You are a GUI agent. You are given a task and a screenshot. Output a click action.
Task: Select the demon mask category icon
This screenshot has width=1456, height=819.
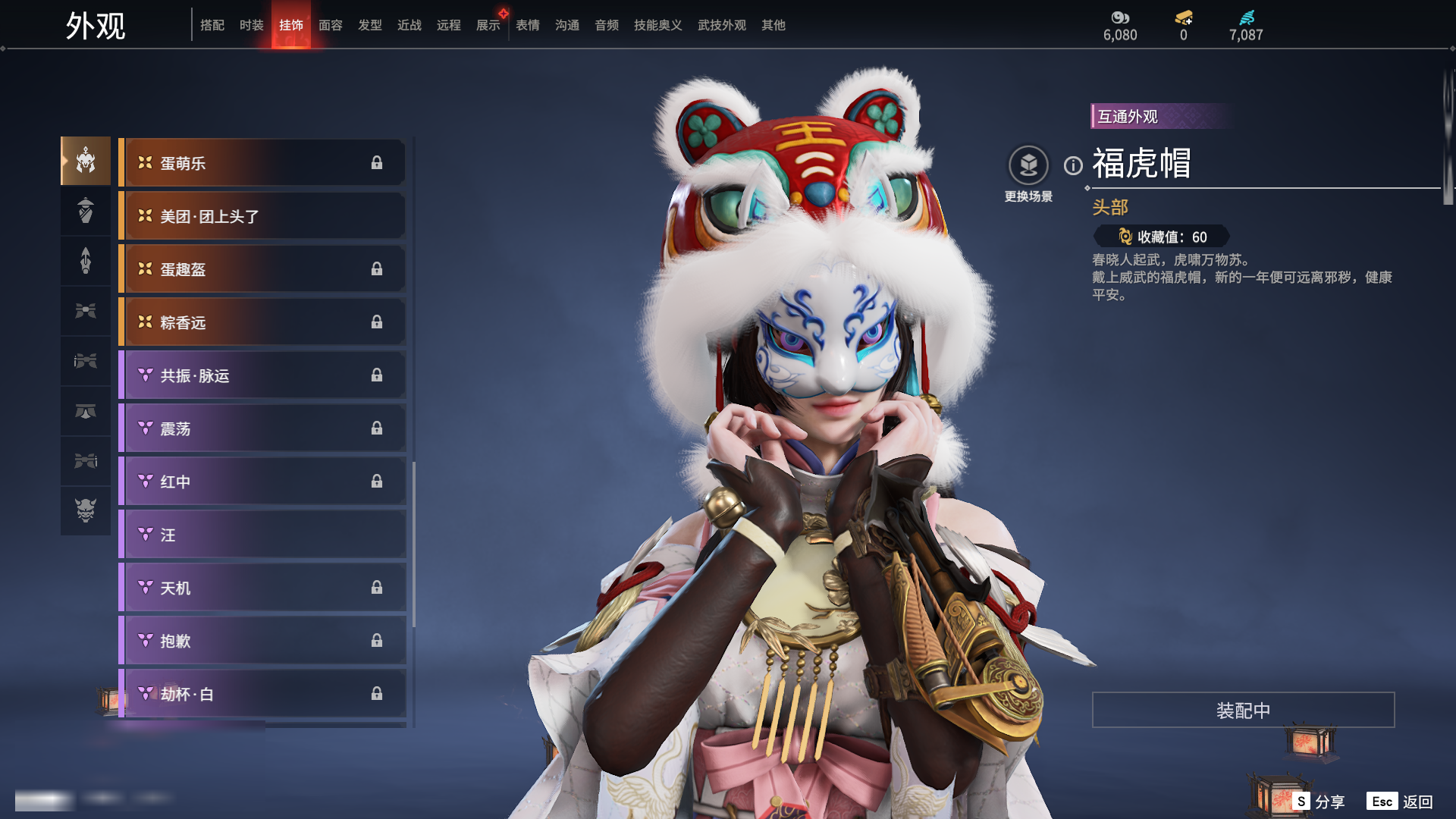coord(86,510)
